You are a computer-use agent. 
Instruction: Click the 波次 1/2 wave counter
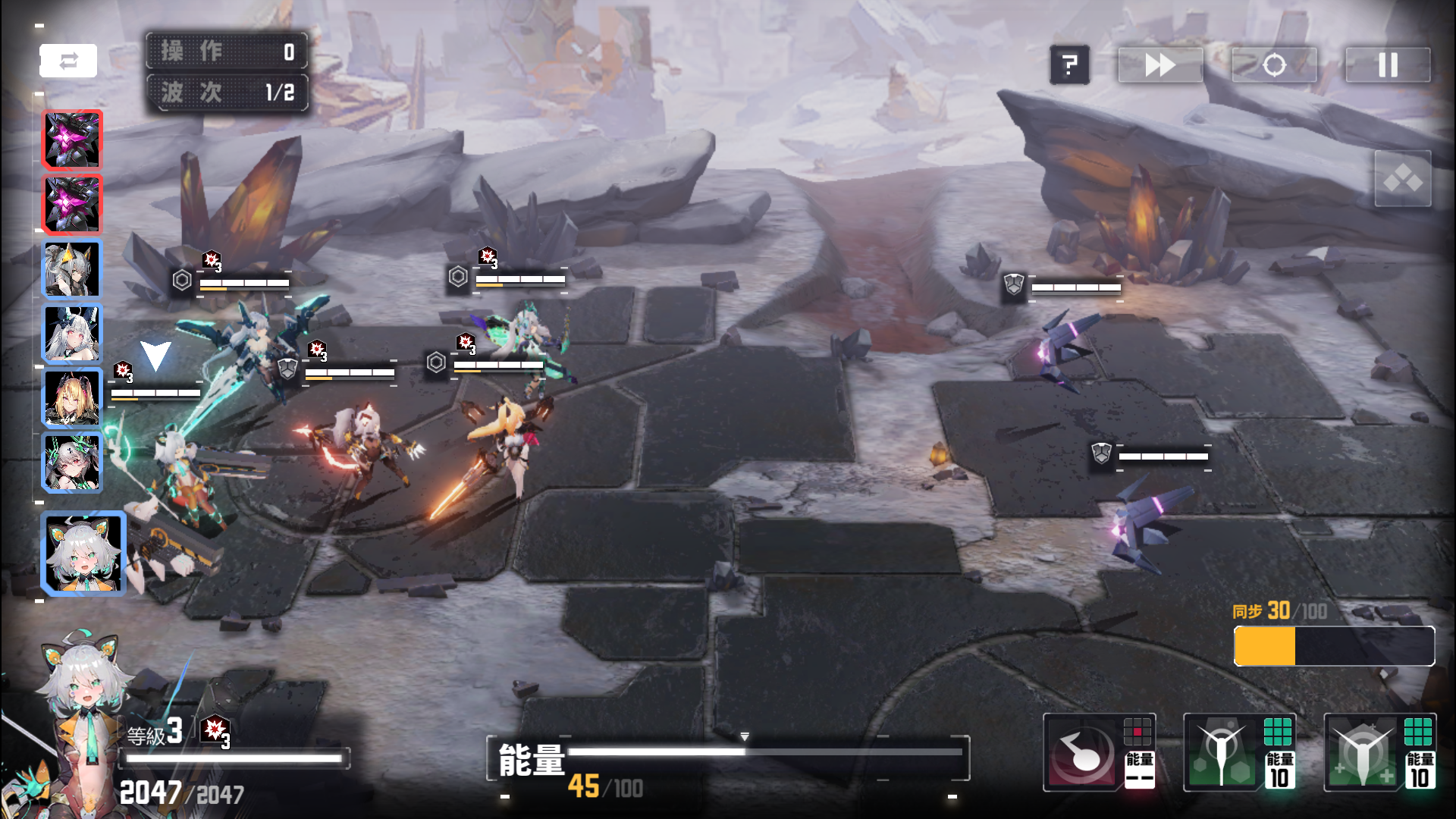pos(226,93)
